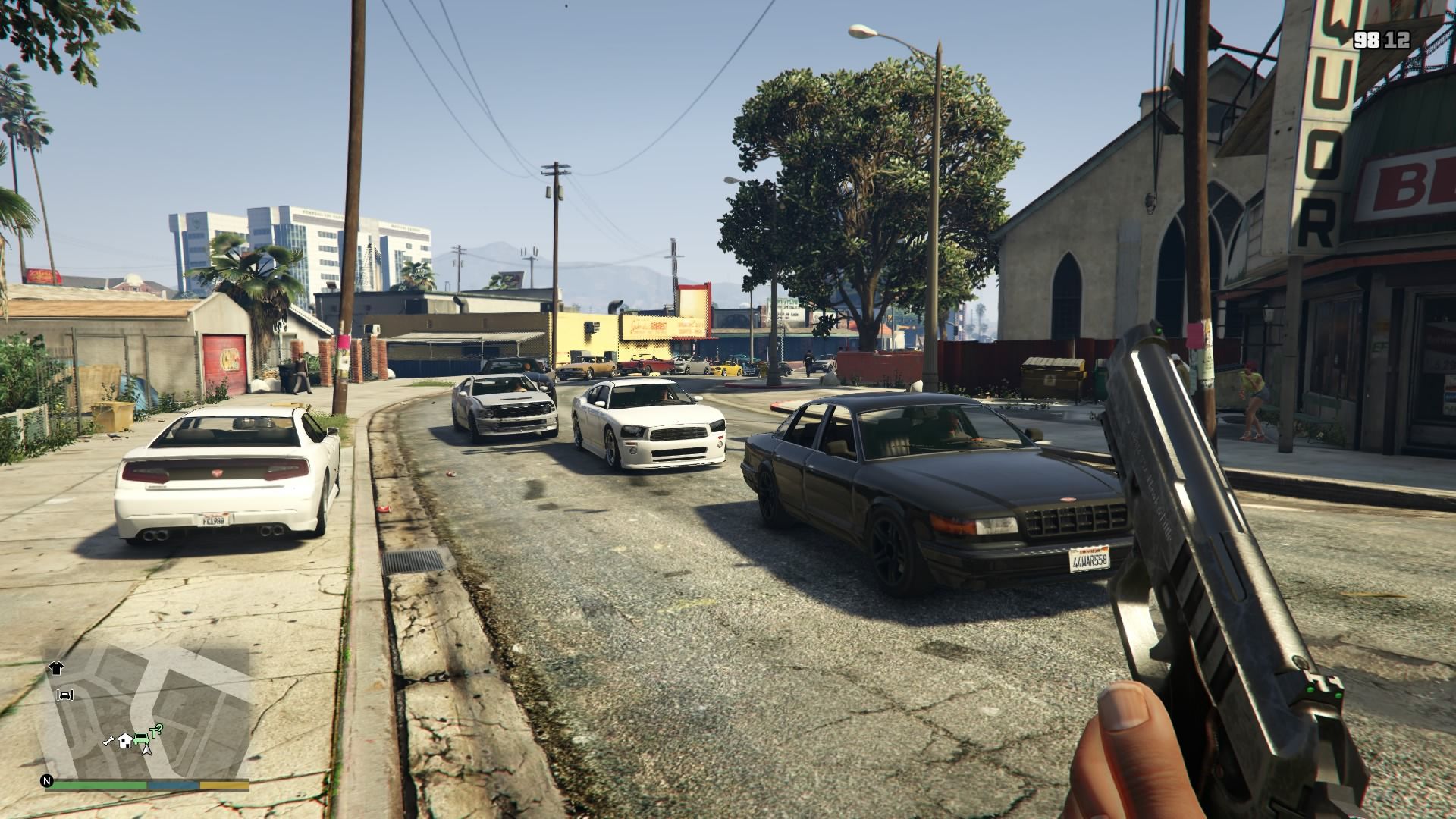Click the green personal vehicle marker
Viewport: 1456px width, 819px height.
[x=141, y=738]
